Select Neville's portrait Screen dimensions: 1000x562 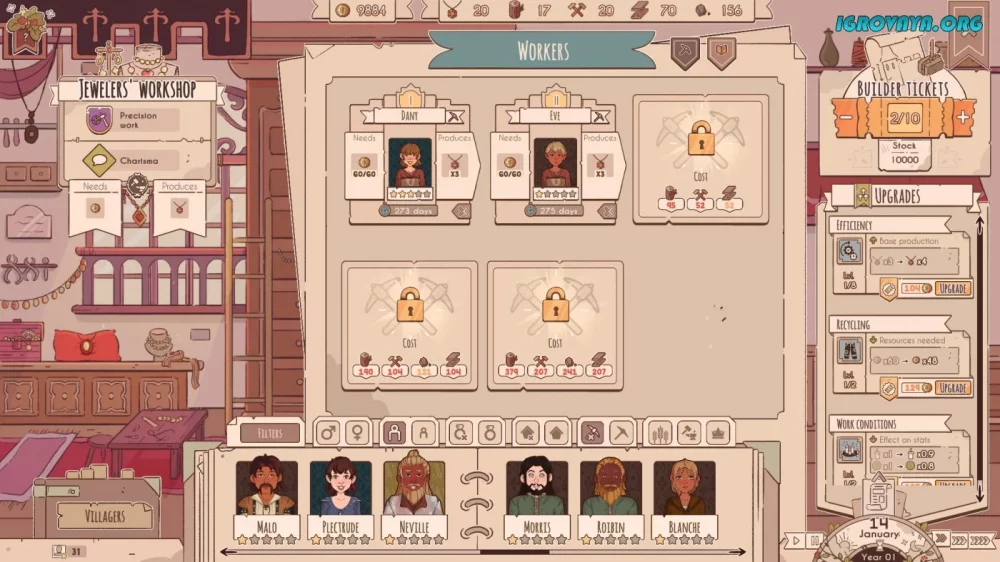coord(414,489)
